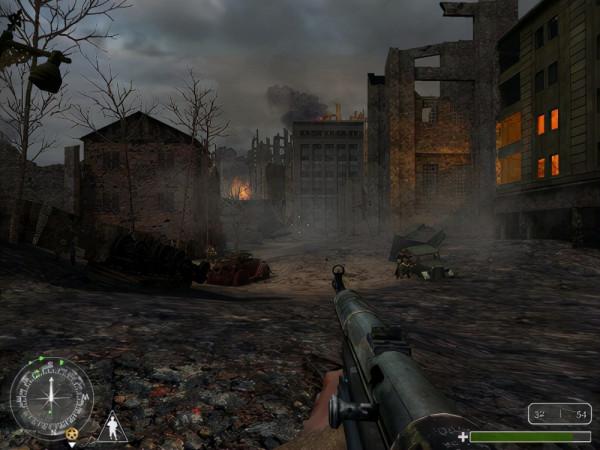Select the standing soldier stance icon
Viewport: 600px width, 450px height.
[x=114, y=427]
